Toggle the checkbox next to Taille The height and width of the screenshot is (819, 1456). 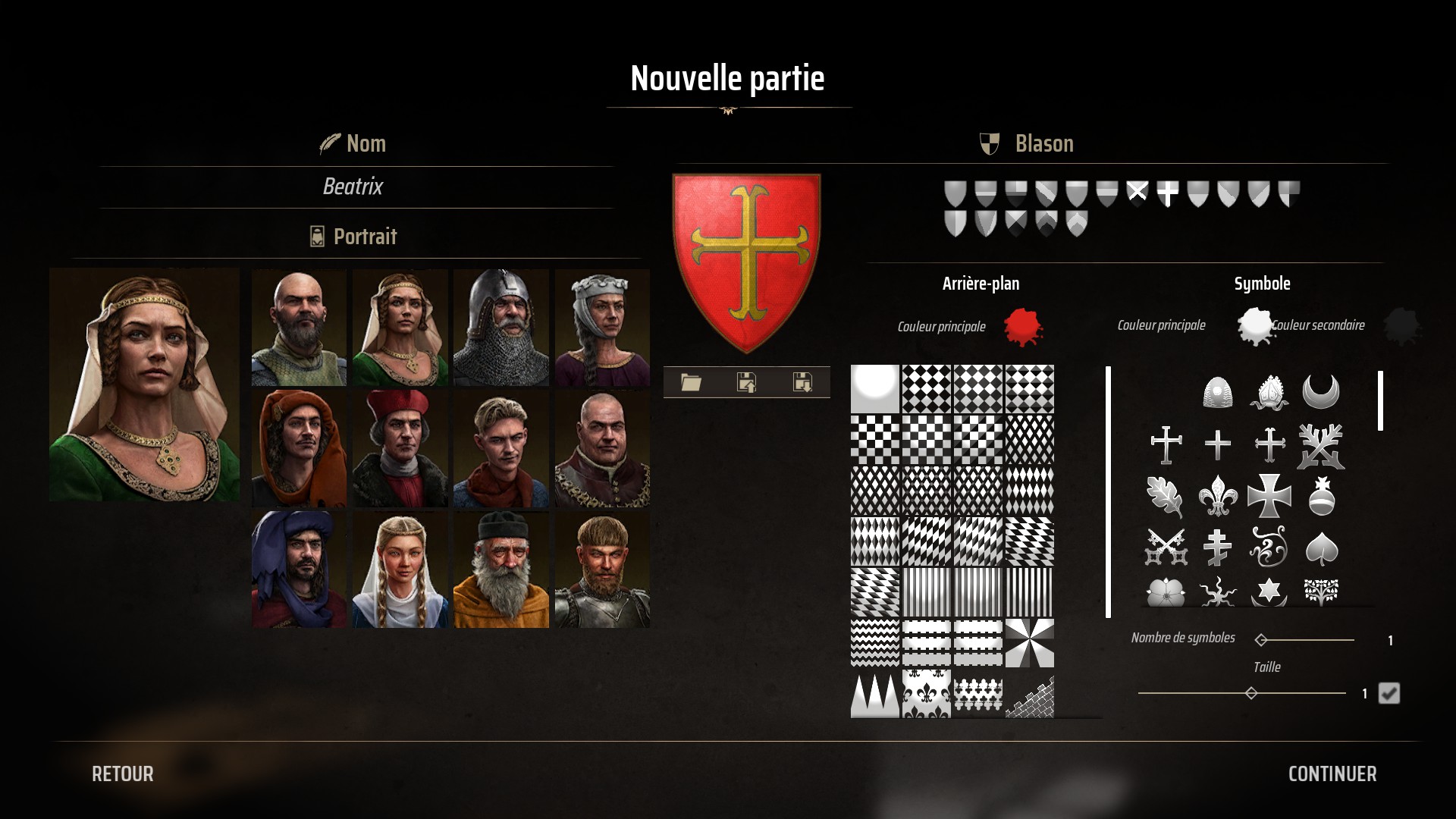(1389, 693)
